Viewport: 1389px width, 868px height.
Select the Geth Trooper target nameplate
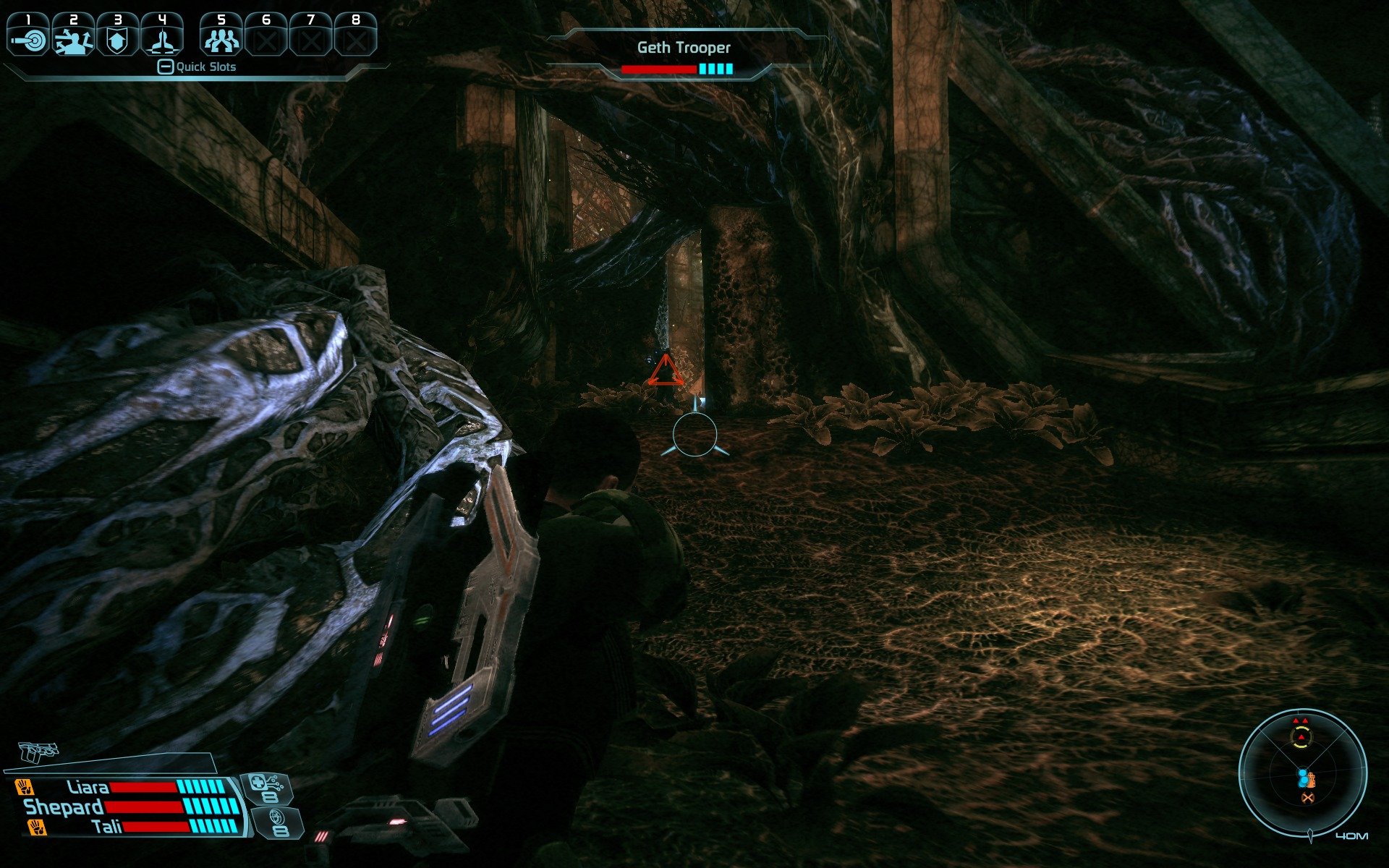coord(684,48)
